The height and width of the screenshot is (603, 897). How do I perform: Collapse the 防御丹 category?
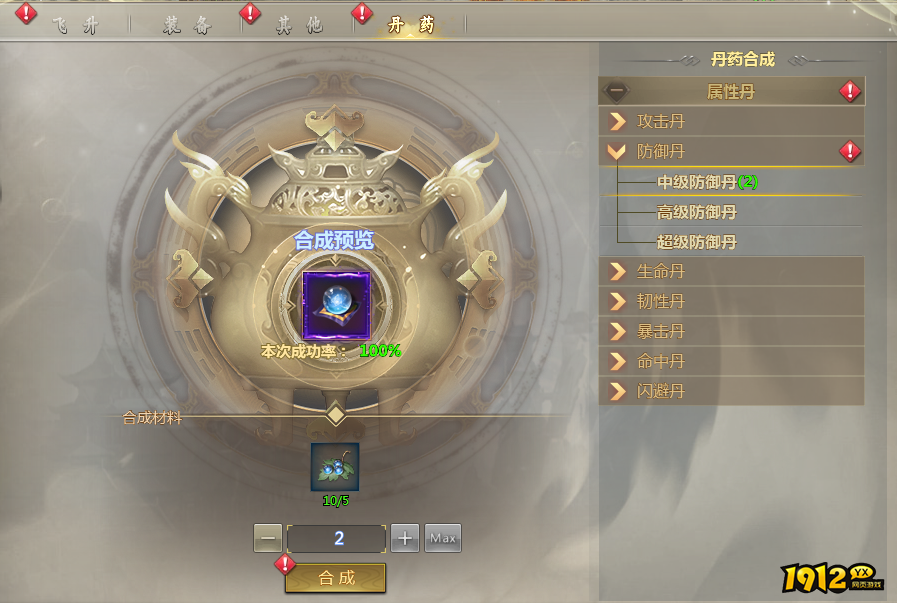click(x=731, y=152)
